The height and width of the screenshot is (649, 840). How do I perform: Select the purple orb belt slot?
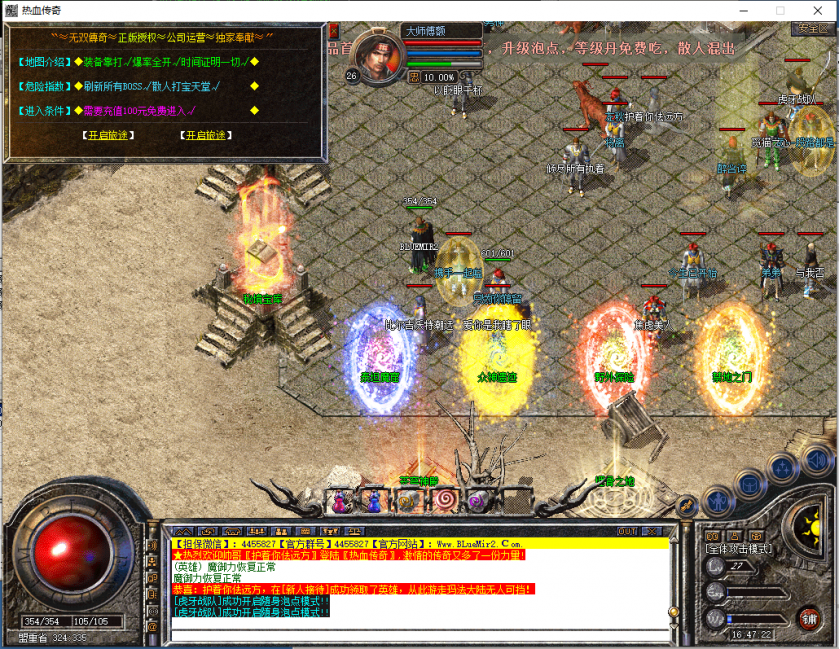tap(478, 499)
